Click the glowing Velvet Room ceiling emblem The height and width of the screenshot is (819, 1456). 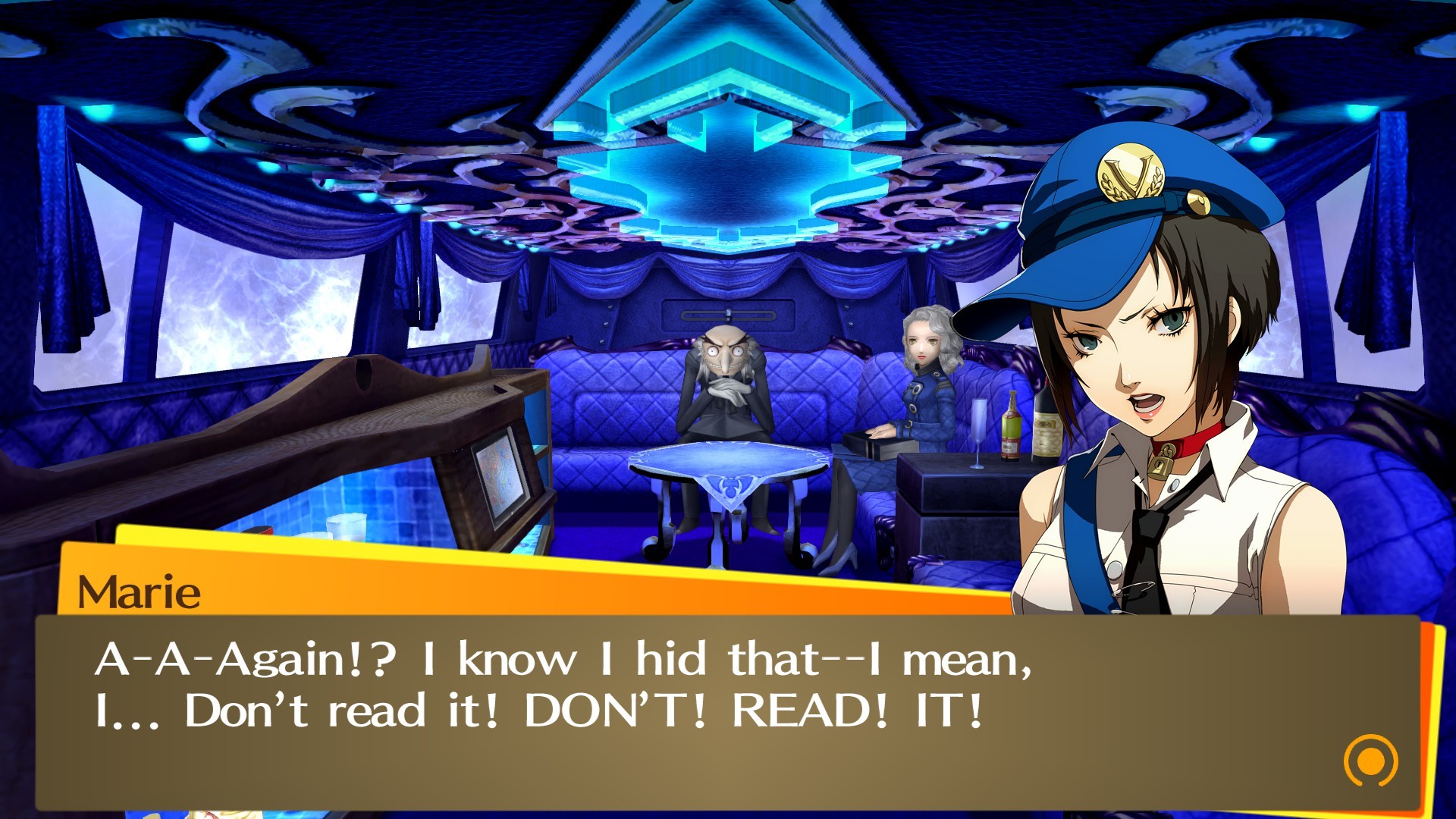click(719, 136)
